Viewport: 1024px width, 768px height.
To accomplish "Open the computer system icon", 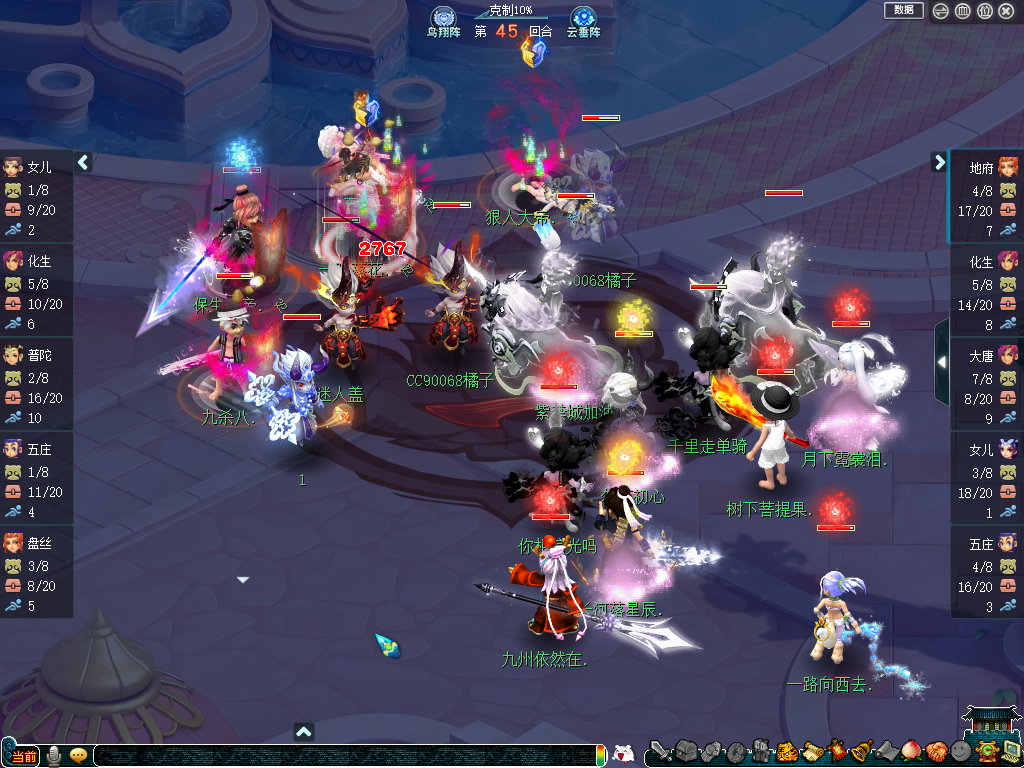I will [1010, 750].
